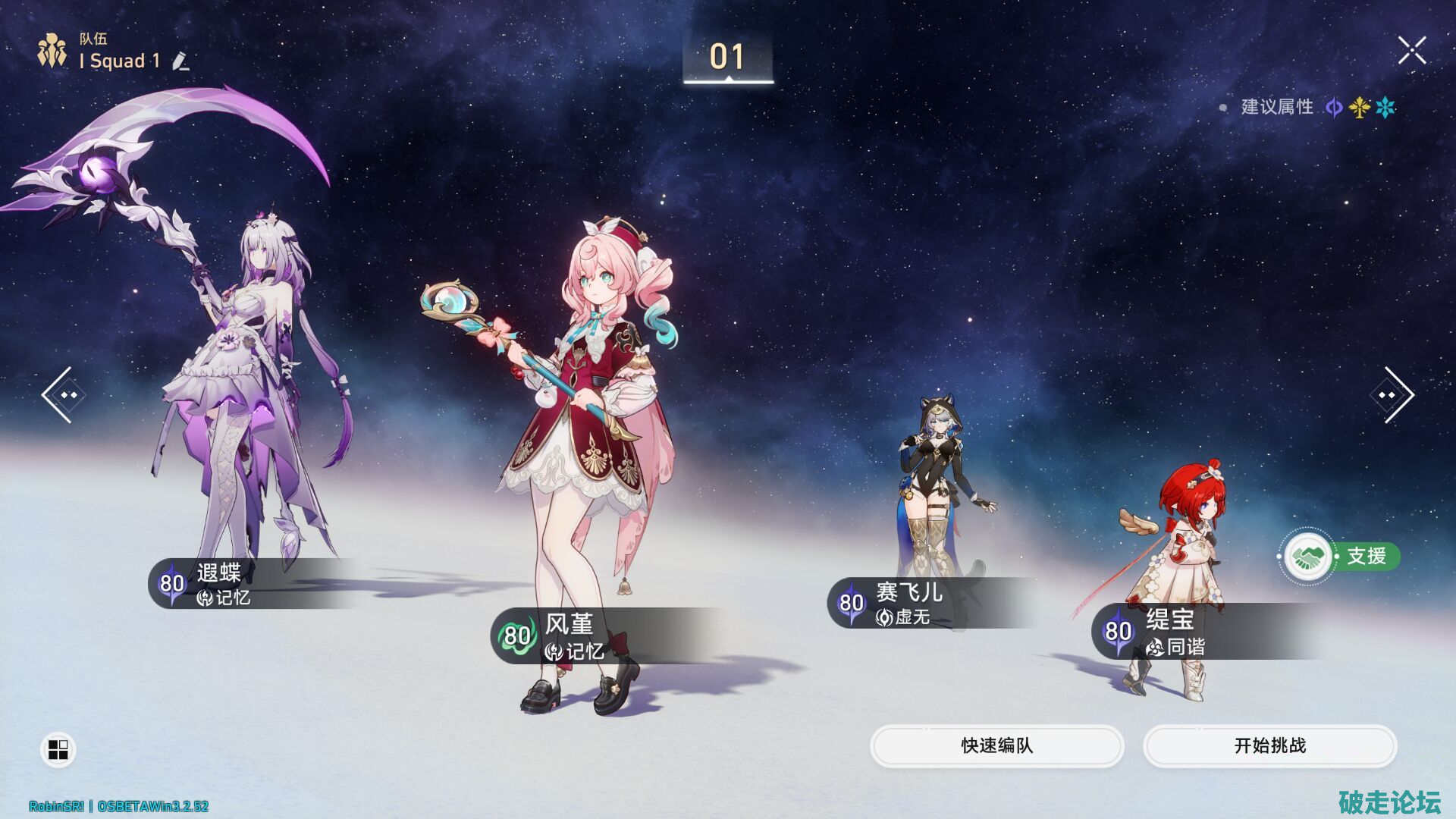The height and width of the screenshot is (819, 1456).
Task: Open the 支援 support character option
Action: 1340,557
